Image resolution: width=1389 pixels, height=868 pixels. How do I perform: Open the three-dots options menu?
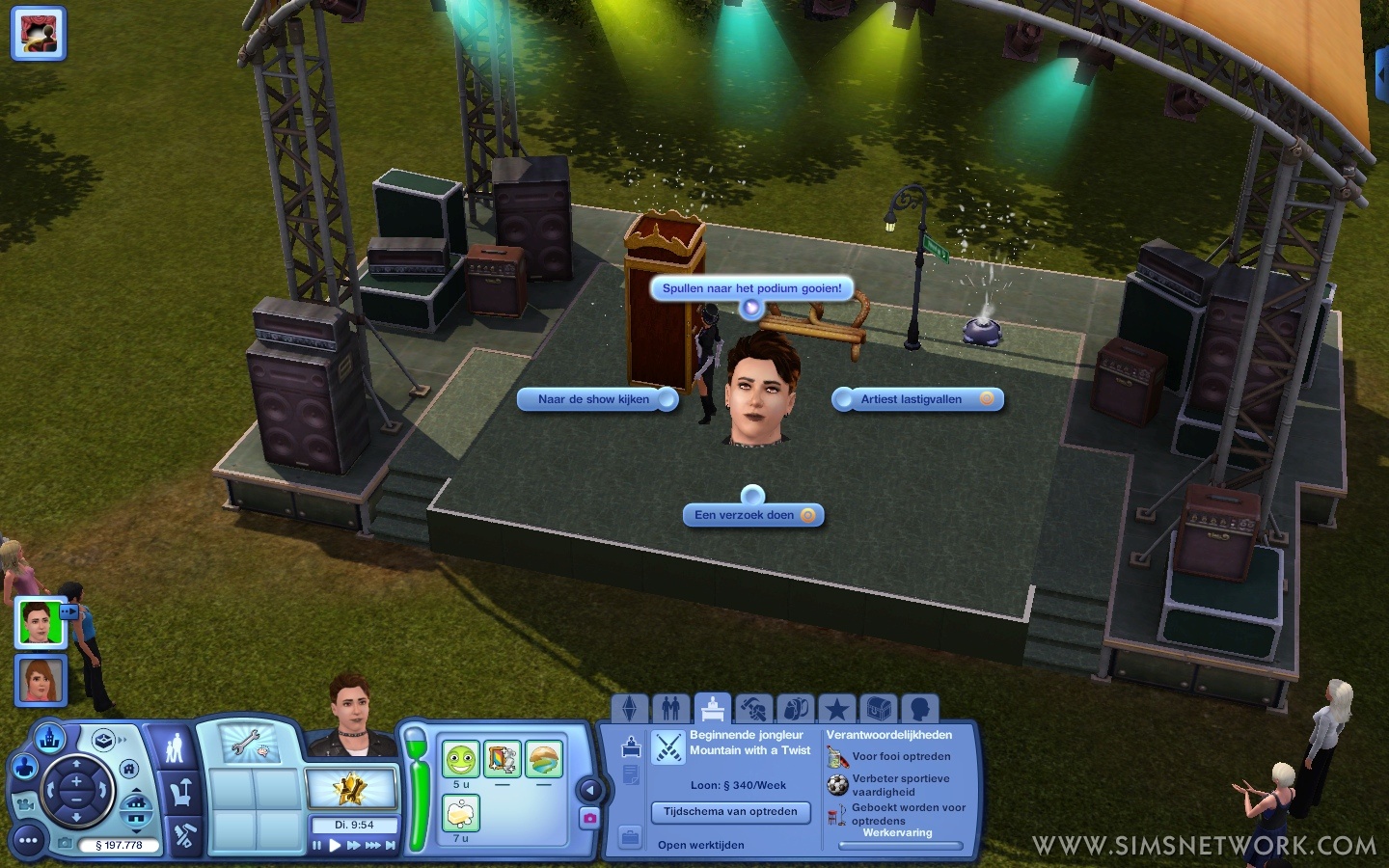pyautogui.click(x=28, y=841)
